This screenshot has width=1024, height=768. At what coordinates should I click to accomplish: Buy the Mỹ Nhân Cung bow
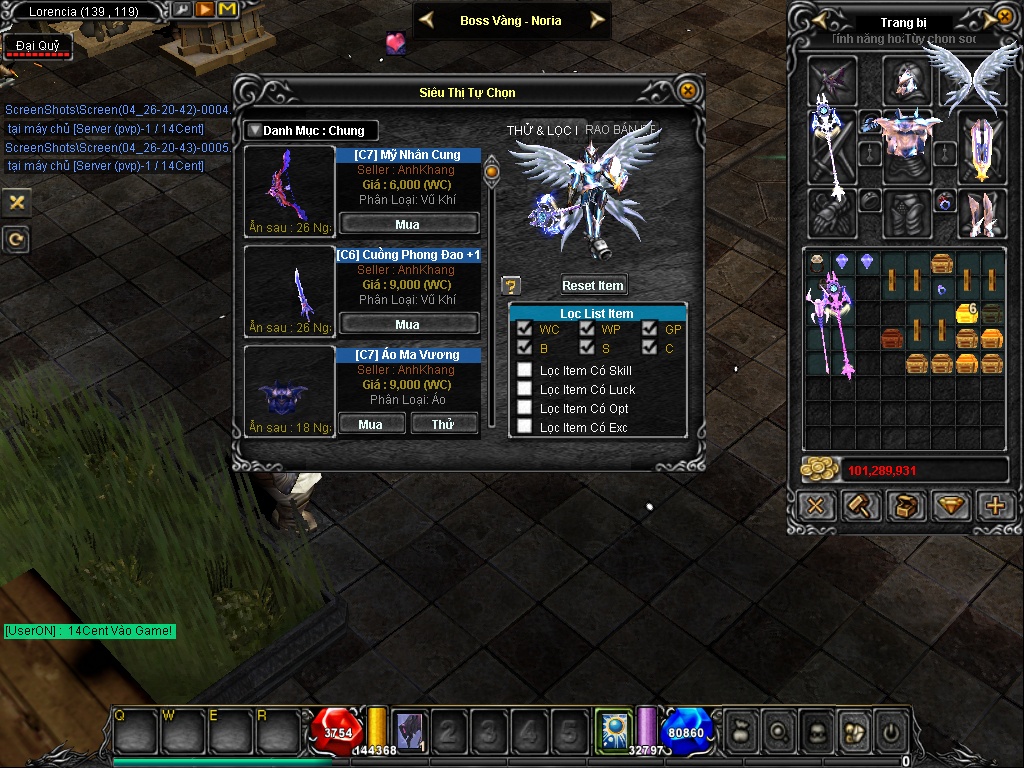408,223
